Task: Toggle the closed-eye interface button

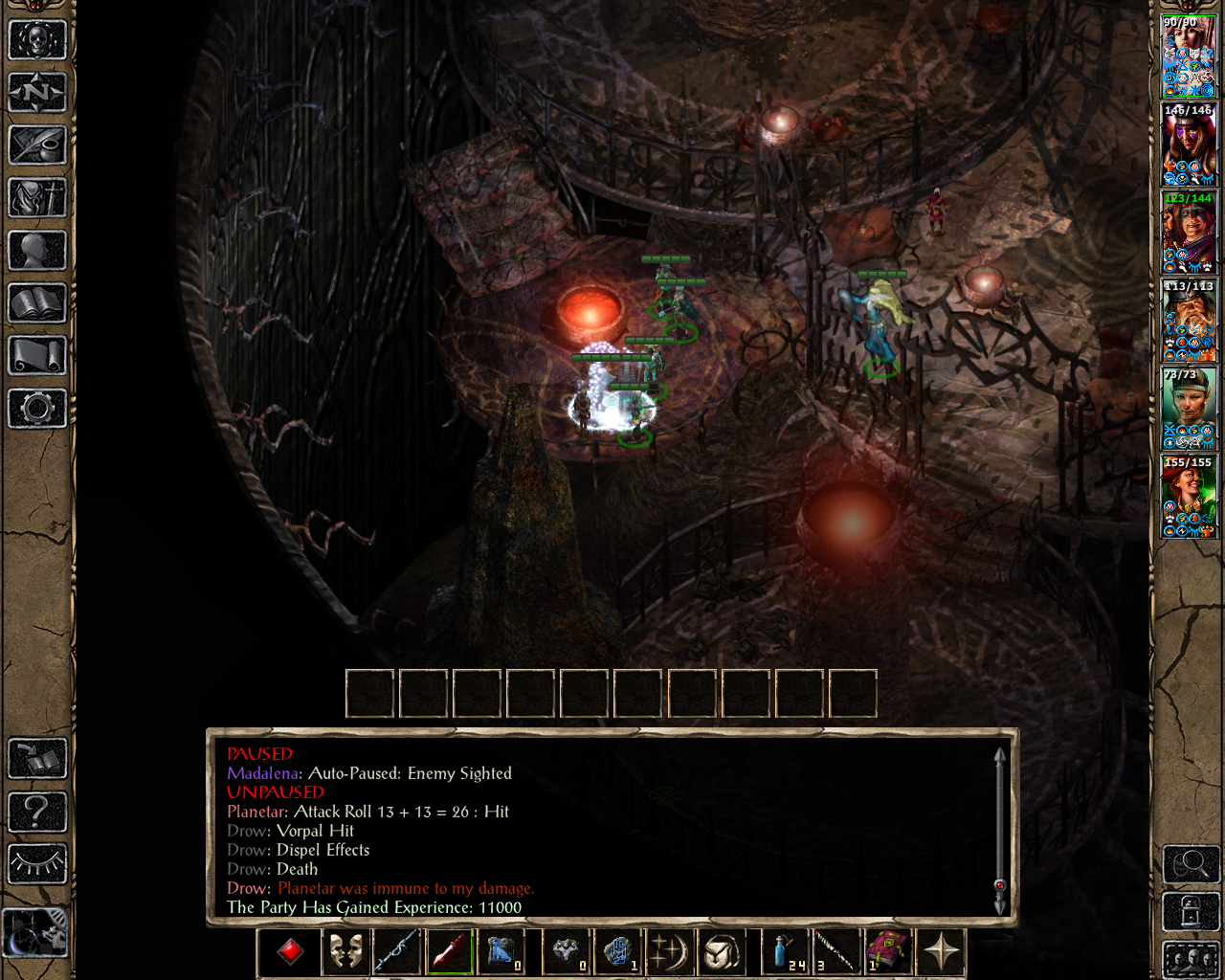Action: pos(37,864)
